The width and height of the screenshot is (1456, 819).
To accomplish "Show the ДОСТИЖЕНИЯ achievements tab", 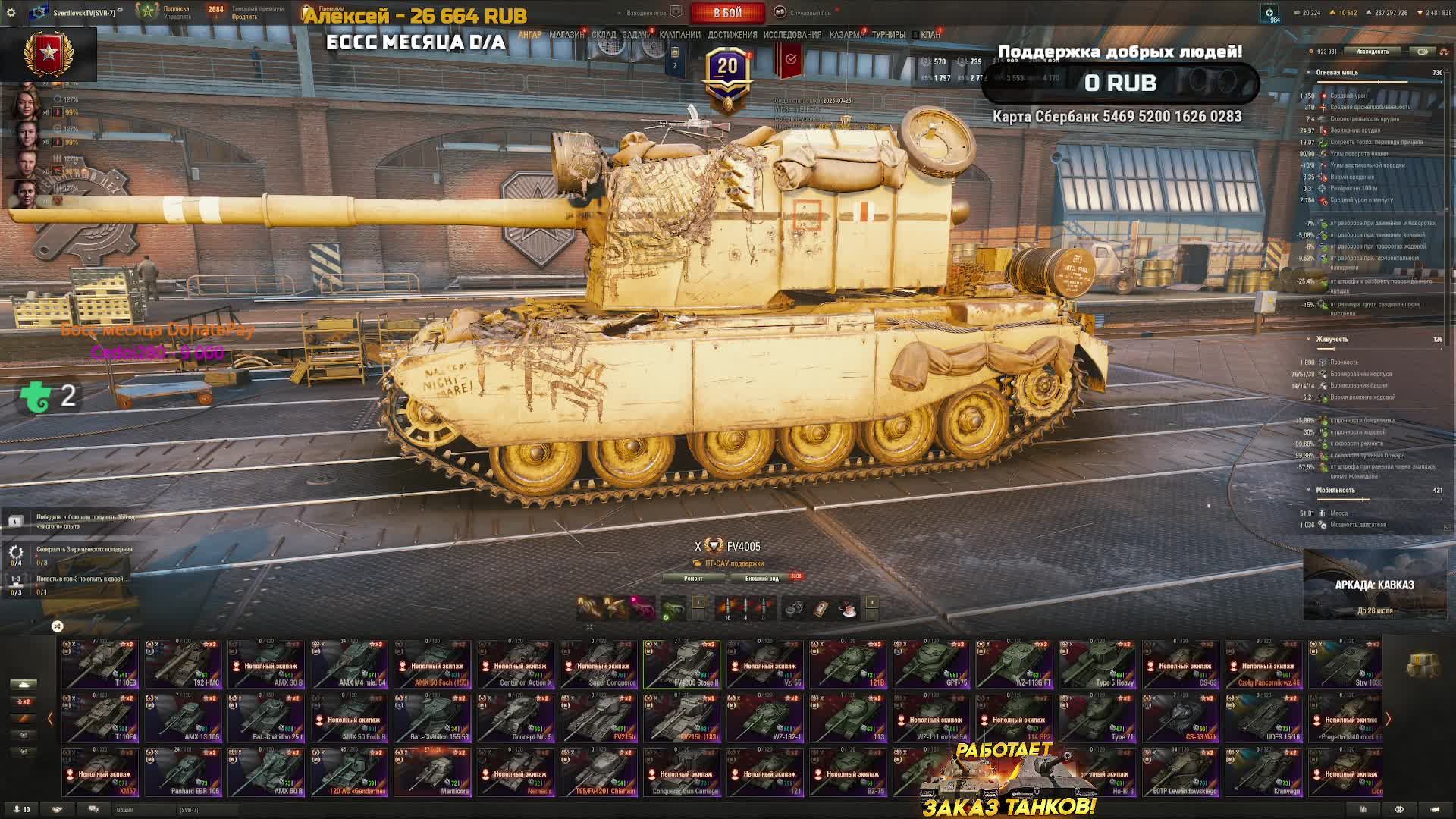I will (x=732, y=35).
